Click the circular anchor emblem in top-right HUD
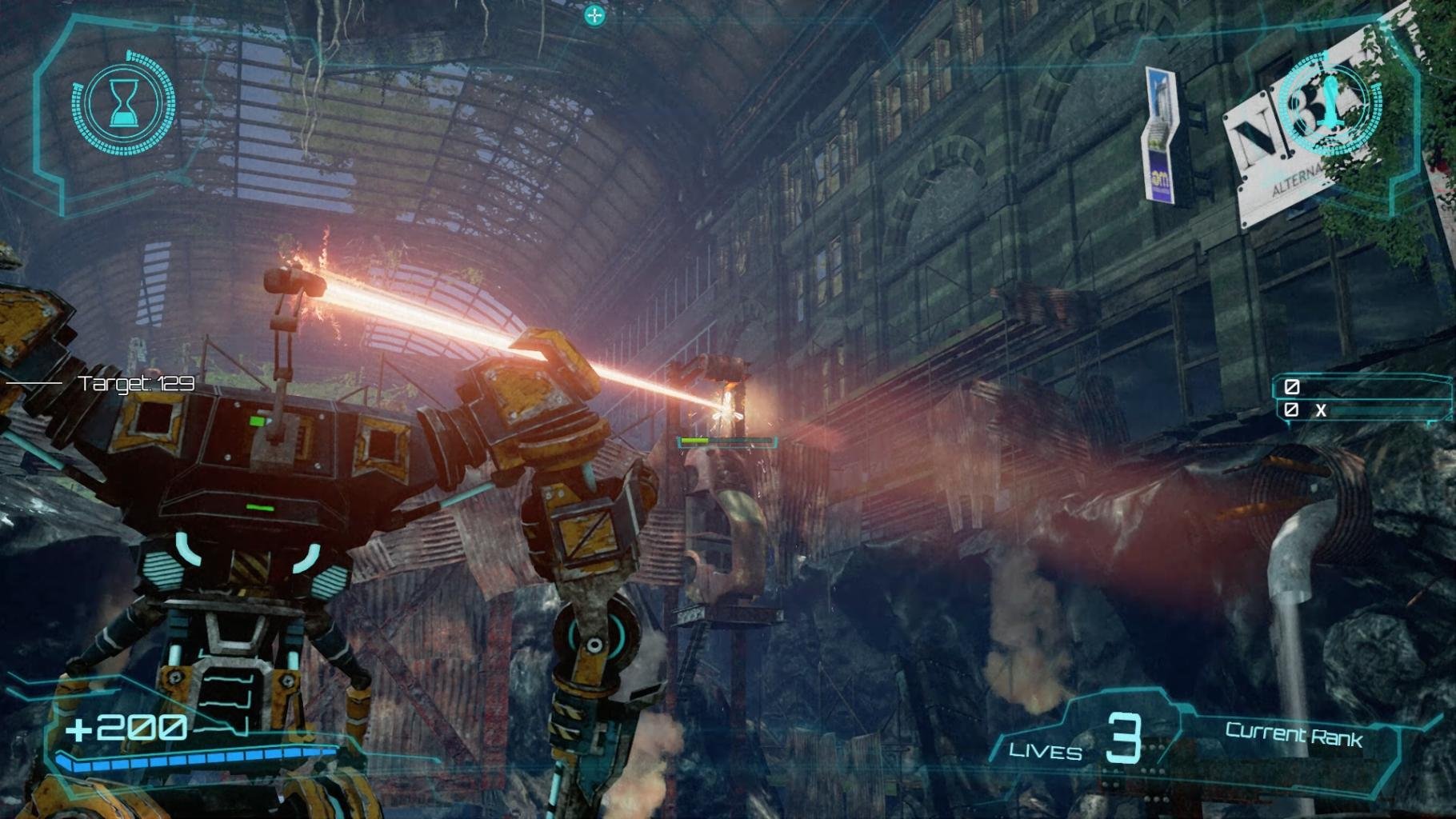Screen dimensions: 1456x819 1330,102
